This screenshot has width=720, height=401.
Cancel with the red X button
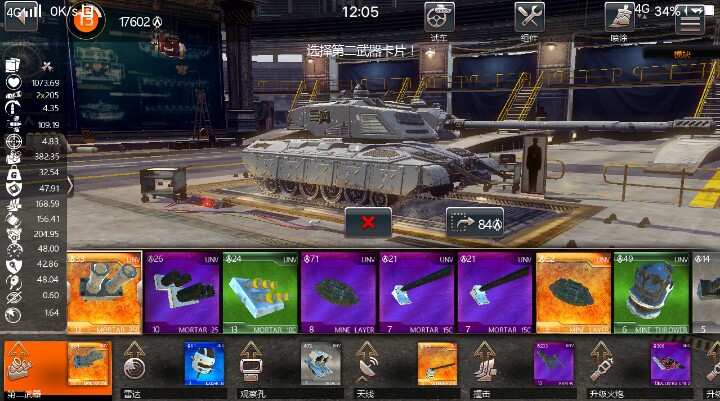(x=369, y=222)
